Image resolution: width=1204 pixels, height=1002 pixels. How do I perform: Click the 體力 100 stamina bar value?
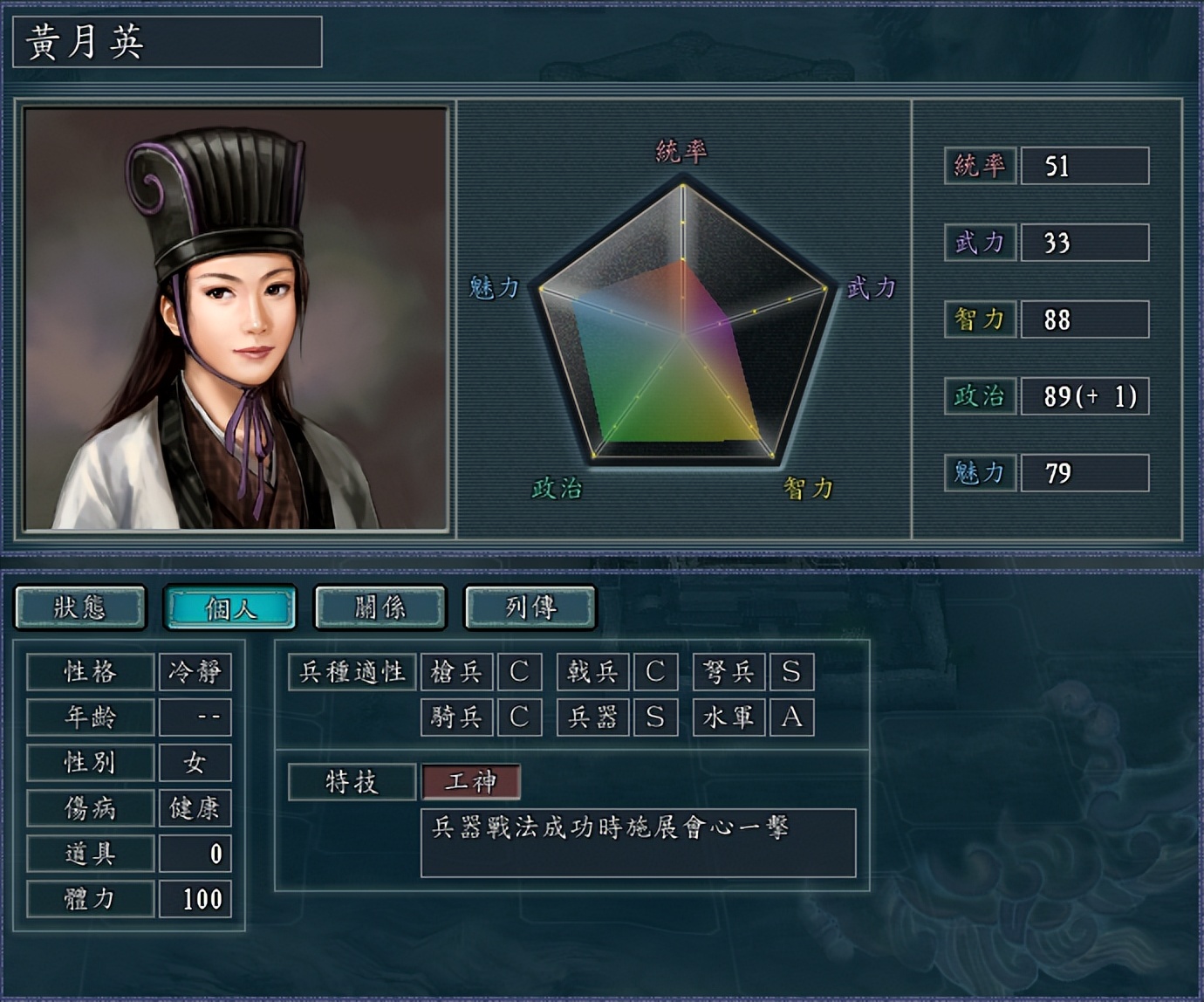coord(194,898)
